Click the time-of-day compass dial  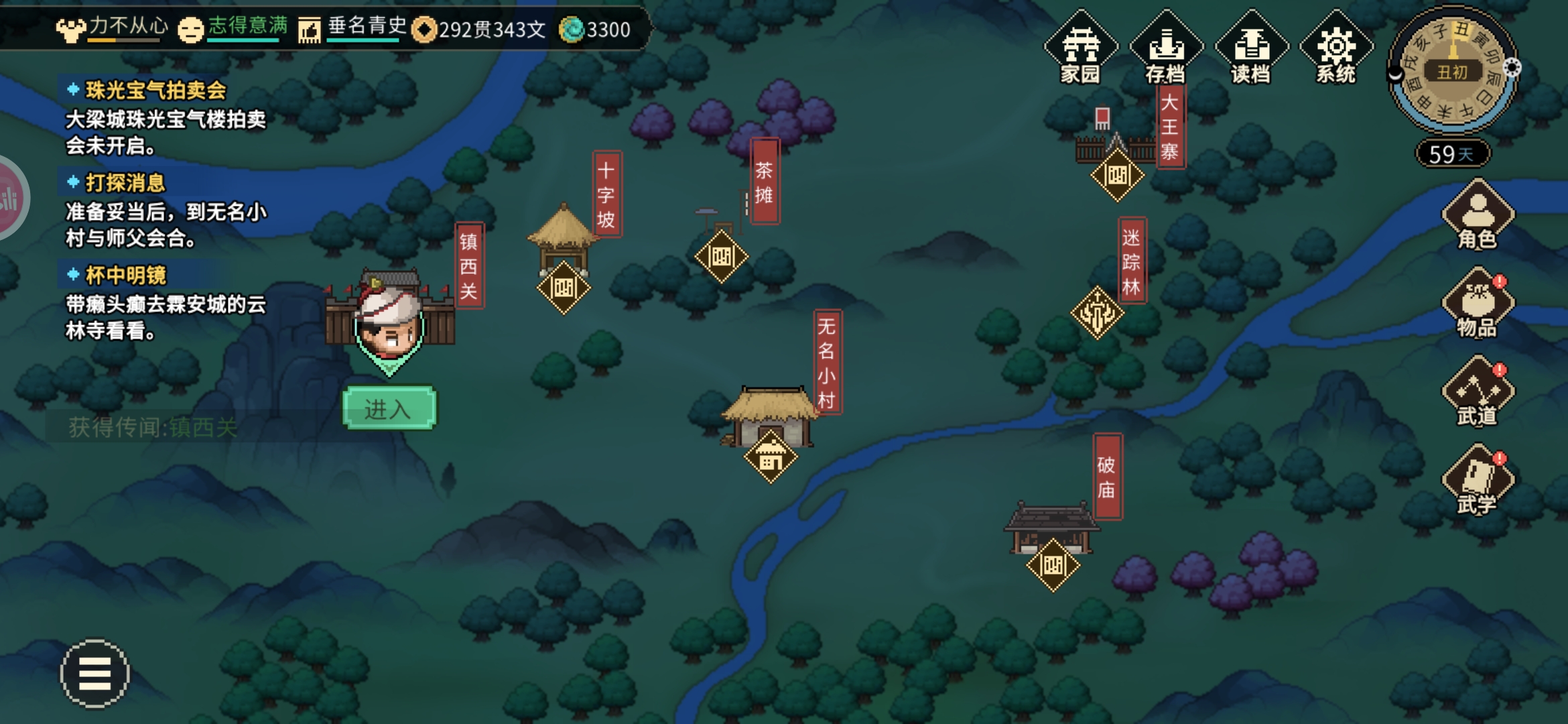click(x=1453, y=70)
